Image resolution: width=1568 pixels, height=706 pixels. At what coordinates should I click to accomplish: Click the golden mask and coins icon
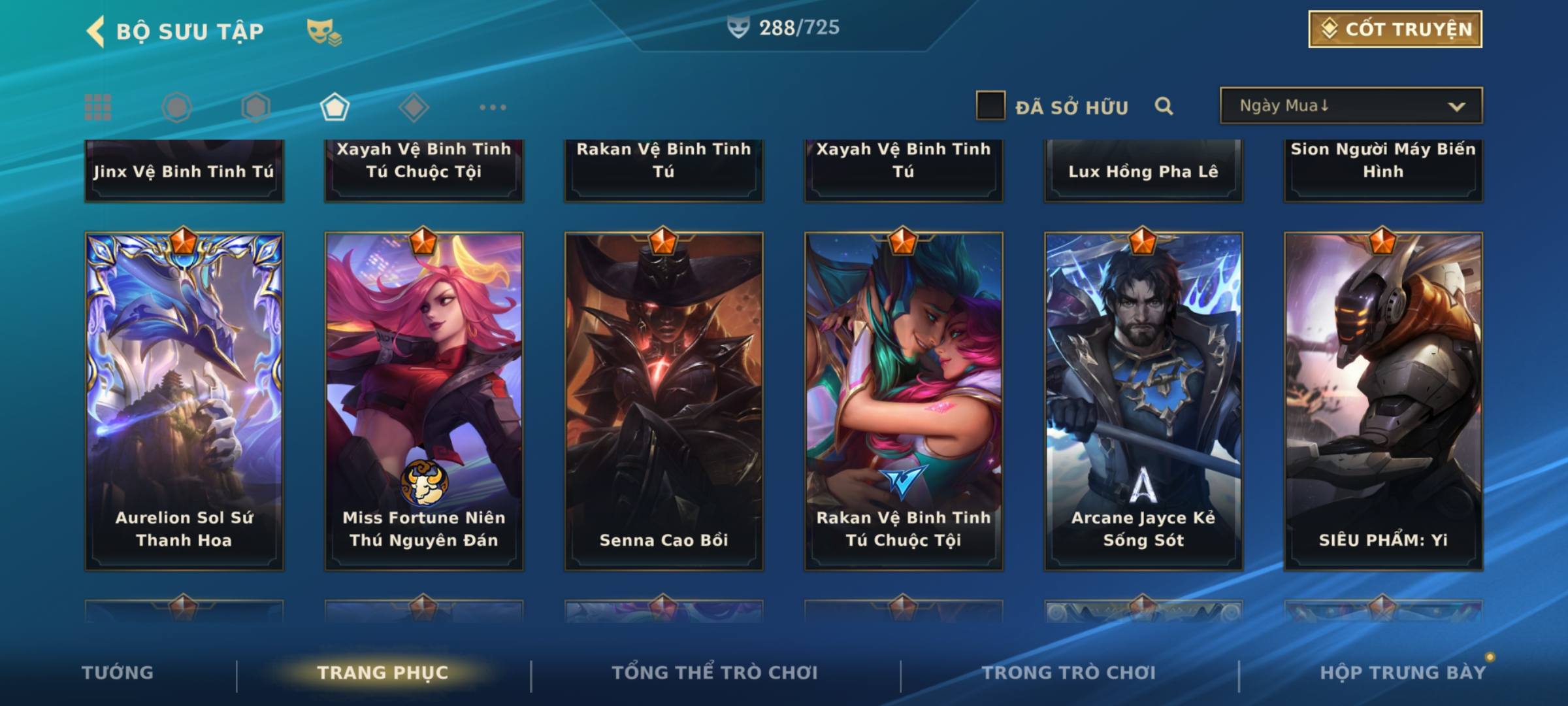pos(324,31)
